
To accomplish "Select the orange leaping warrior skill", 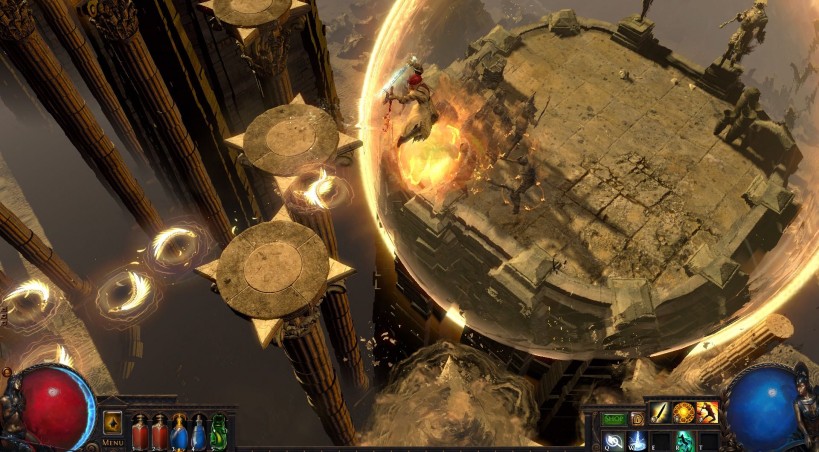I will tap(708, 412).
